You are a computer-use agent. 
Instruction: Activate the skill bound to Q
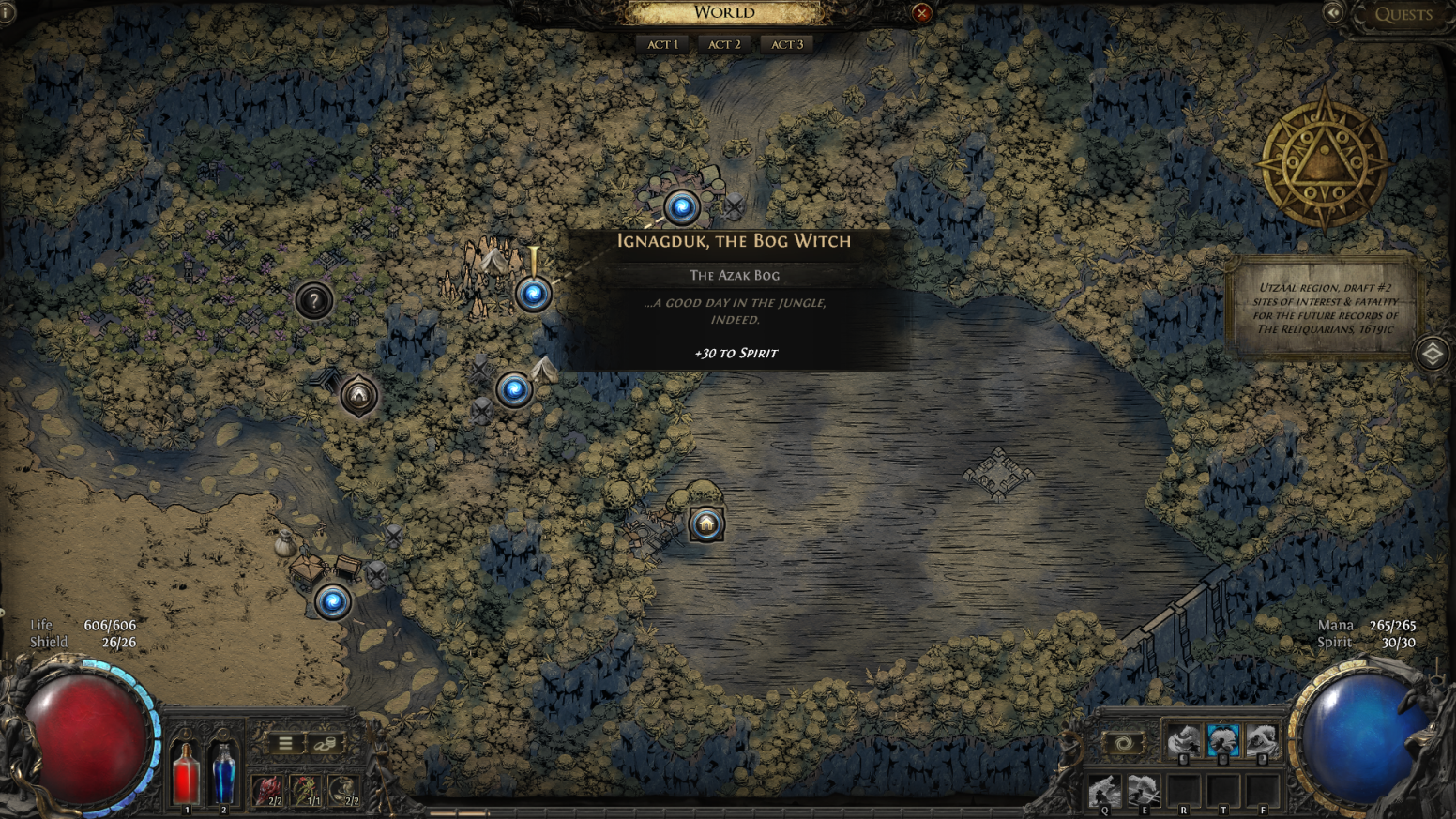coord(1104,791)
